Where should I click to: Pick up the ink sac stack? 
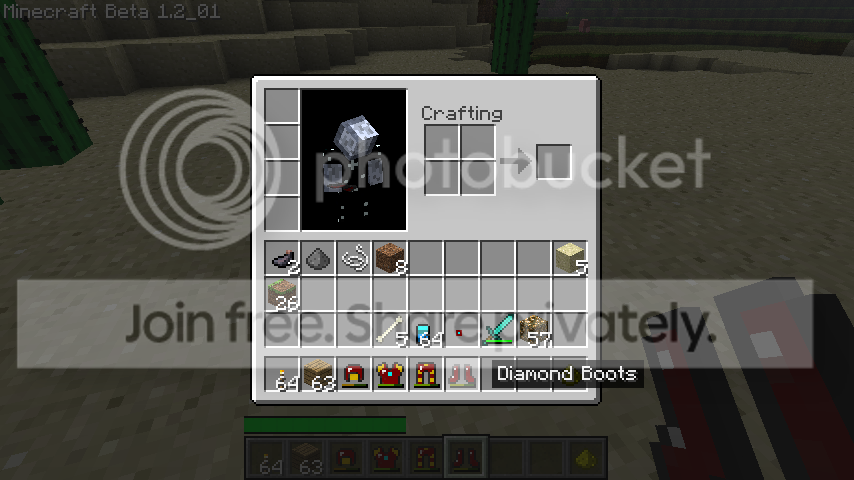click(x=283, y=260)
